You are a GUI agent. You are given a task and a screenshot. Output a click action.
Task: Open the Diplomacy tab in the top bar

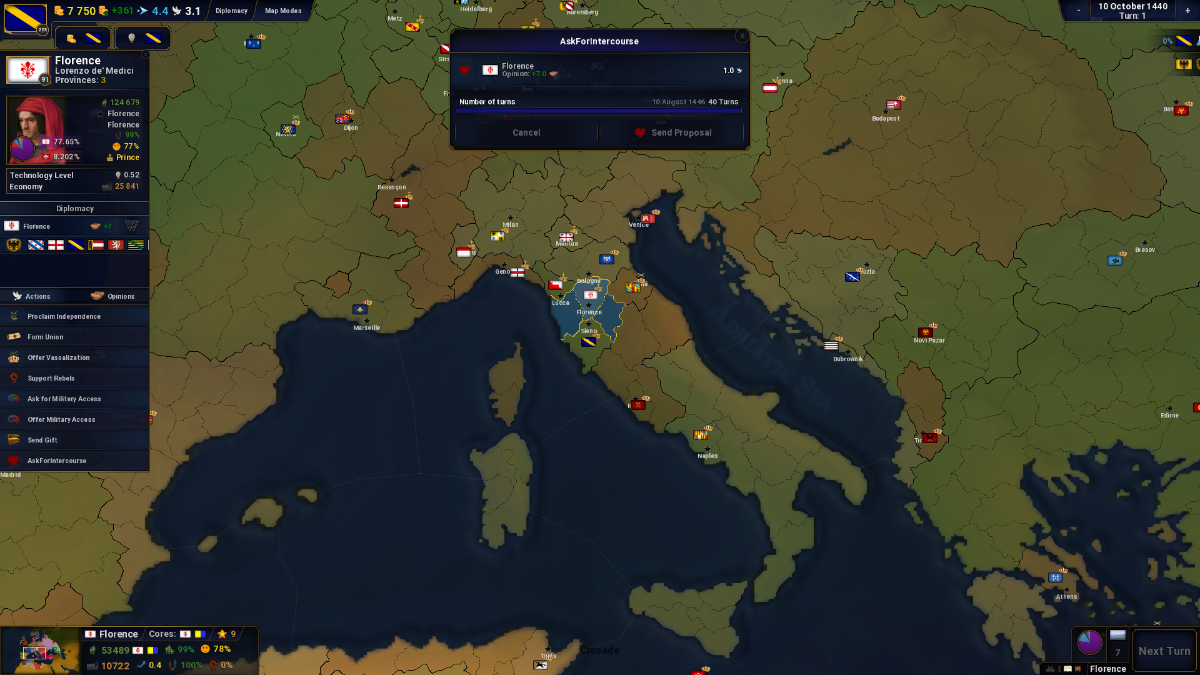pyautogui.click(x=231, y=11)
